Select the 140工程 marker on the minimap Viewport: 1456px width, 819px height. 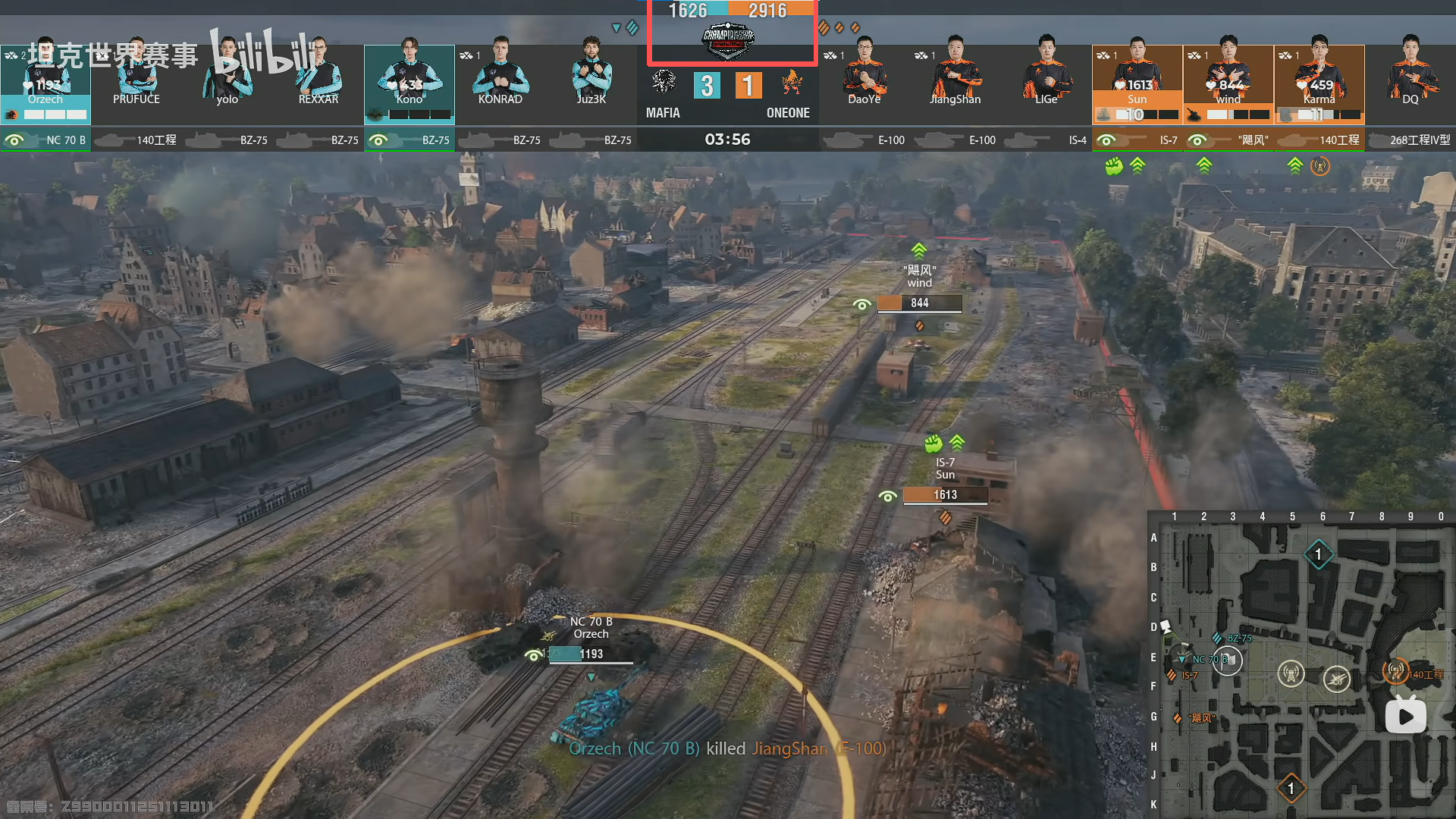click(x=1395, y=671)
